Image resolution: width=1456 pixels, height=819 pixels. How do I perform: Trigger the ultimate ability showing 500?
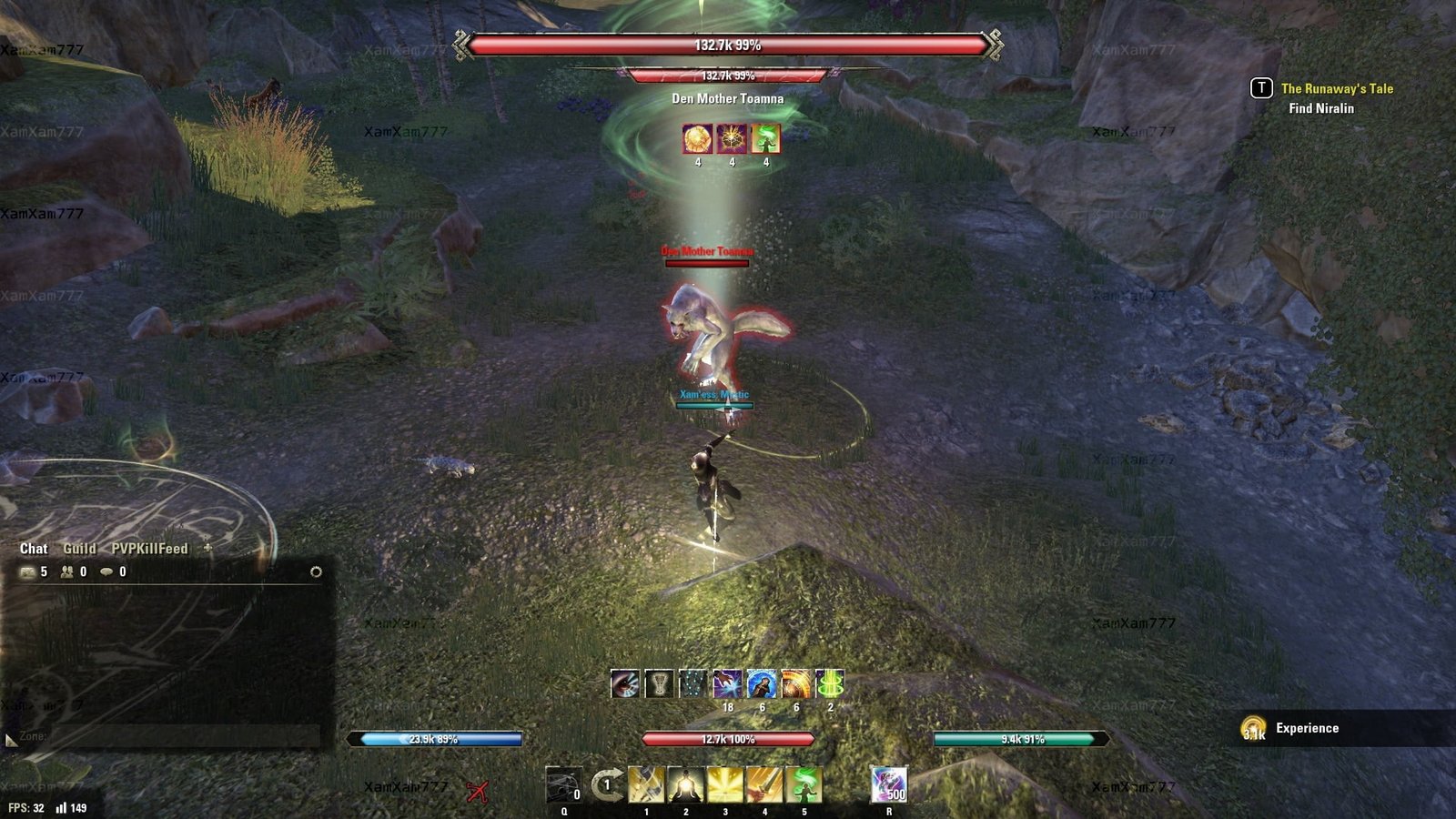tap(888, 784)
